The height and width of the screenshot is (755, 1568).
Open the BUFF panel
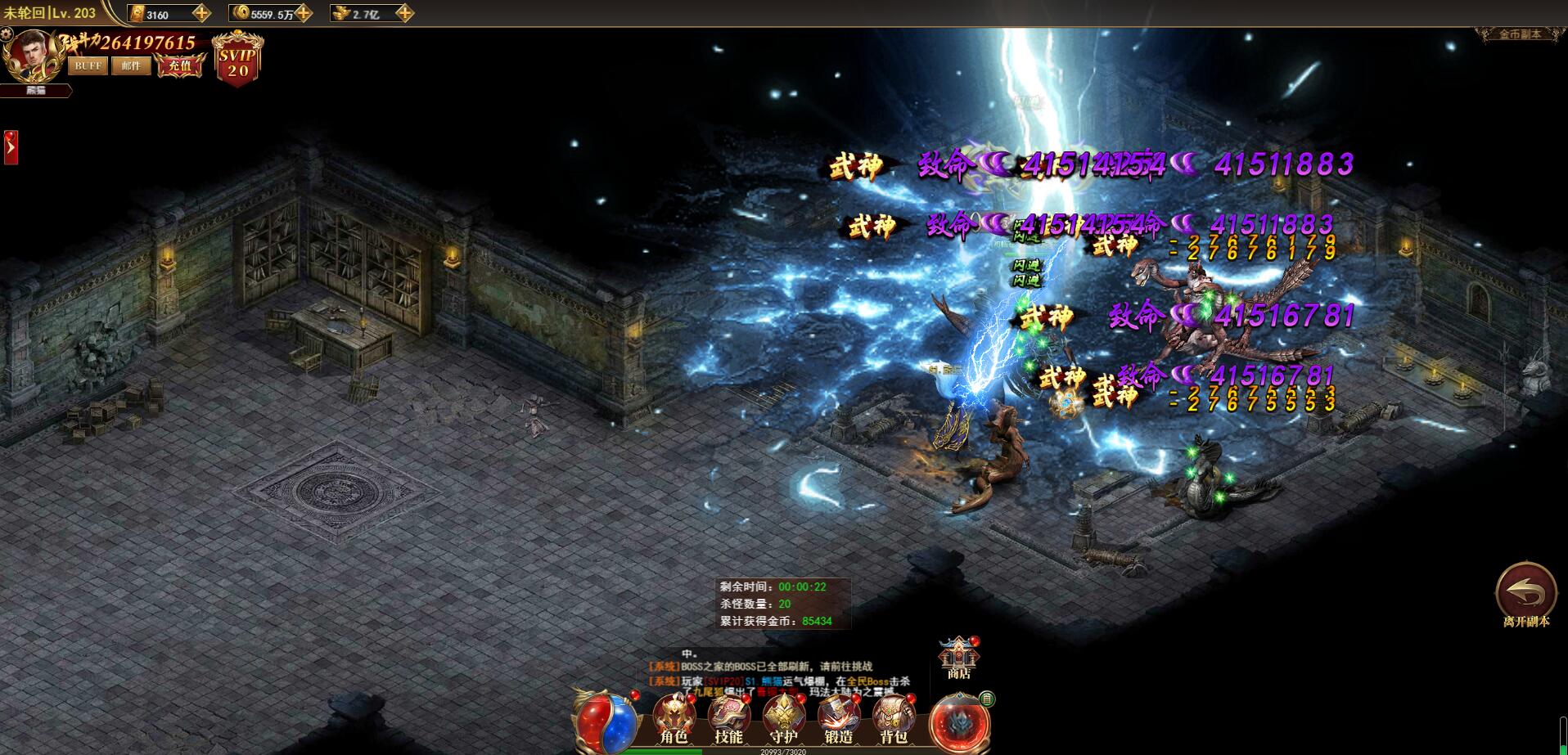point(88,65)
